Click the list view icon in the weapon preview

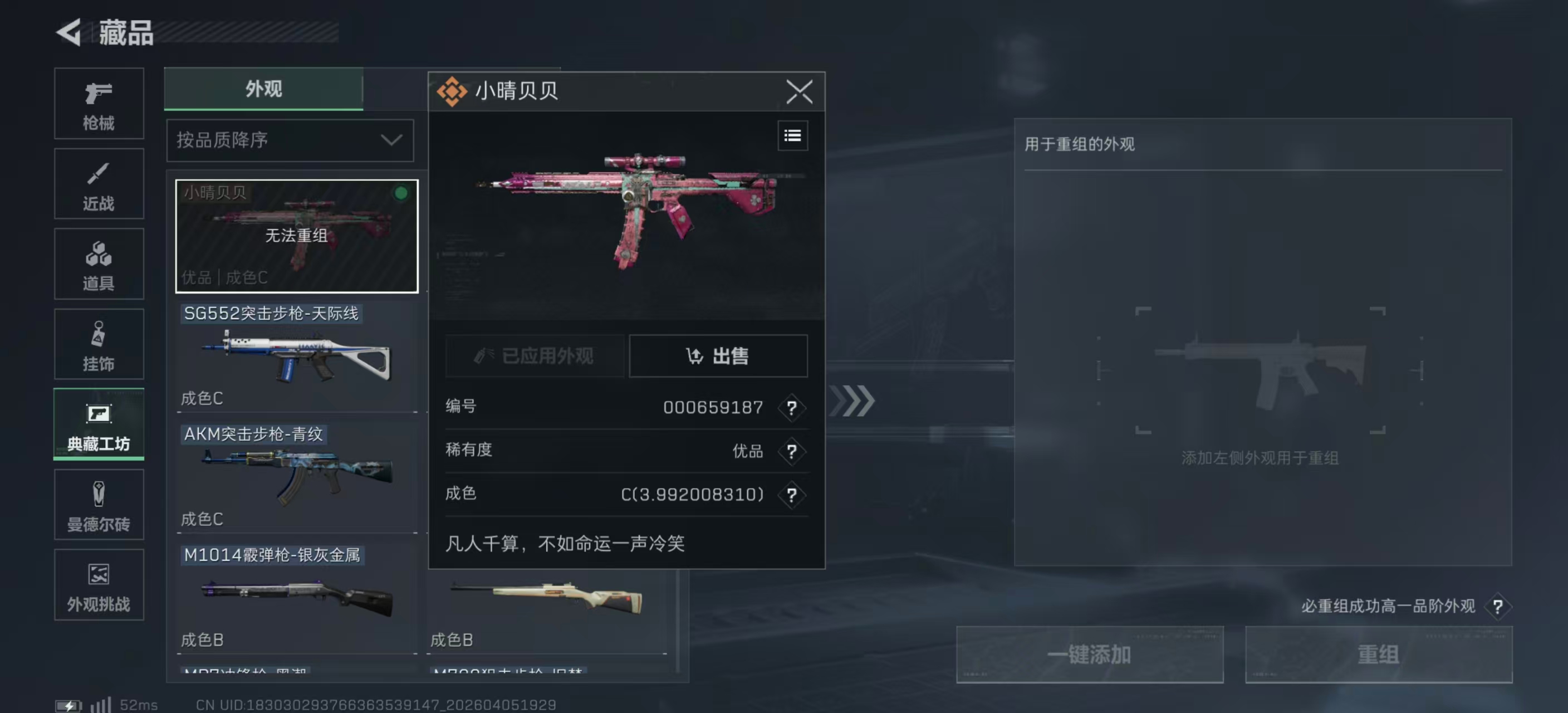pos(792,135)
